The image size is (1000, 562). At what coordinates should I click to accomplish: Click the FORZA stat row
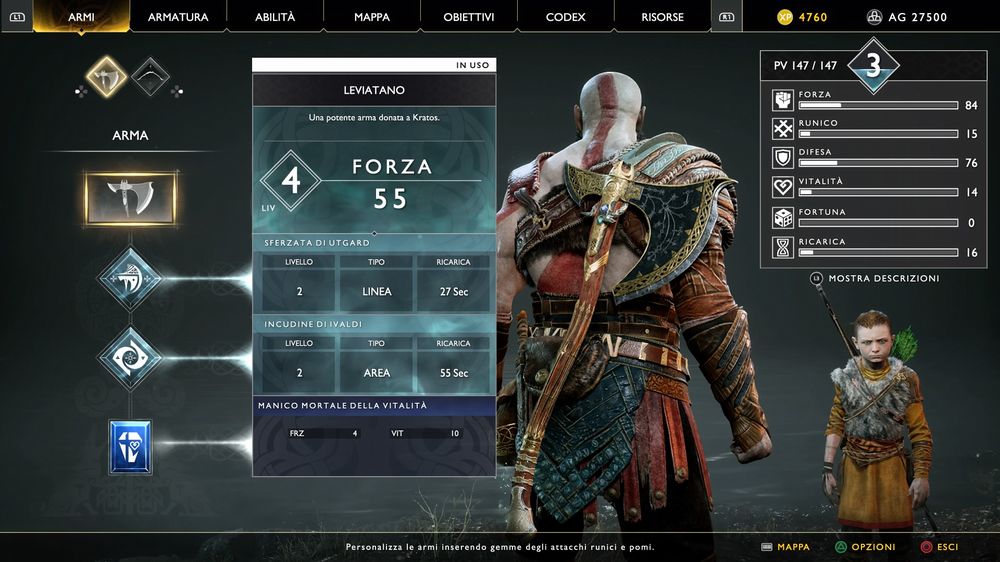tap(873, 100)
